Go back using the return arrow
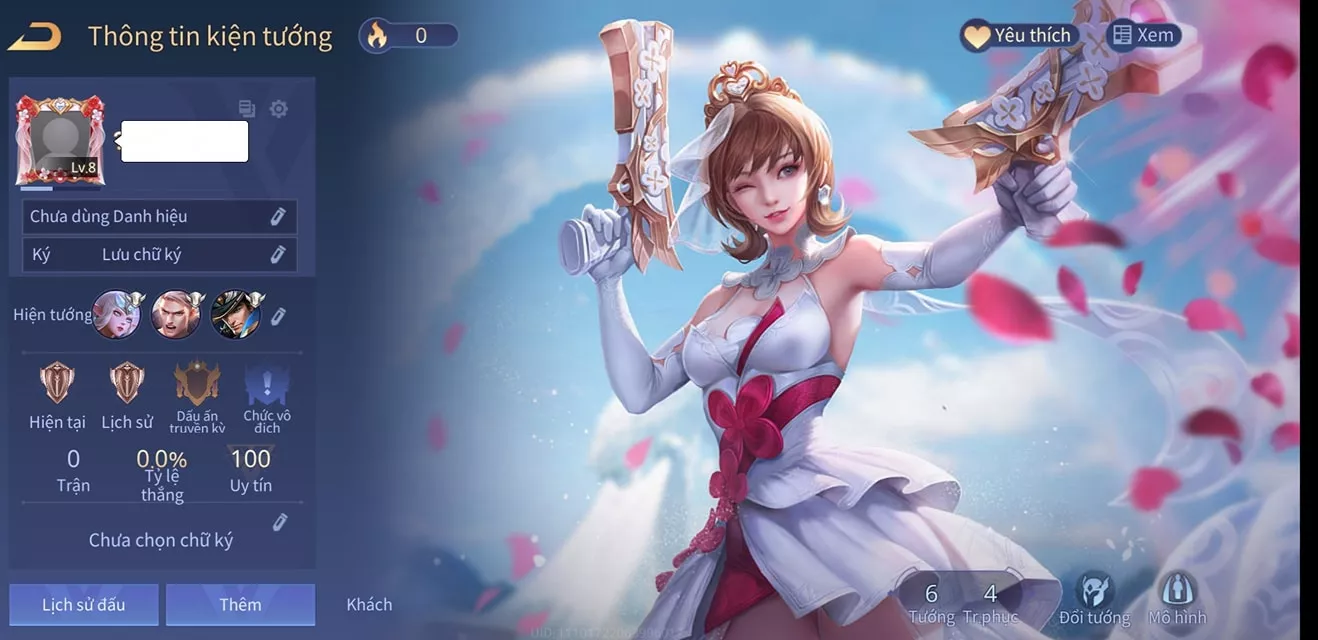This screenshot has height=640, width=1318. pyautogui.click(x=35, y=37)
